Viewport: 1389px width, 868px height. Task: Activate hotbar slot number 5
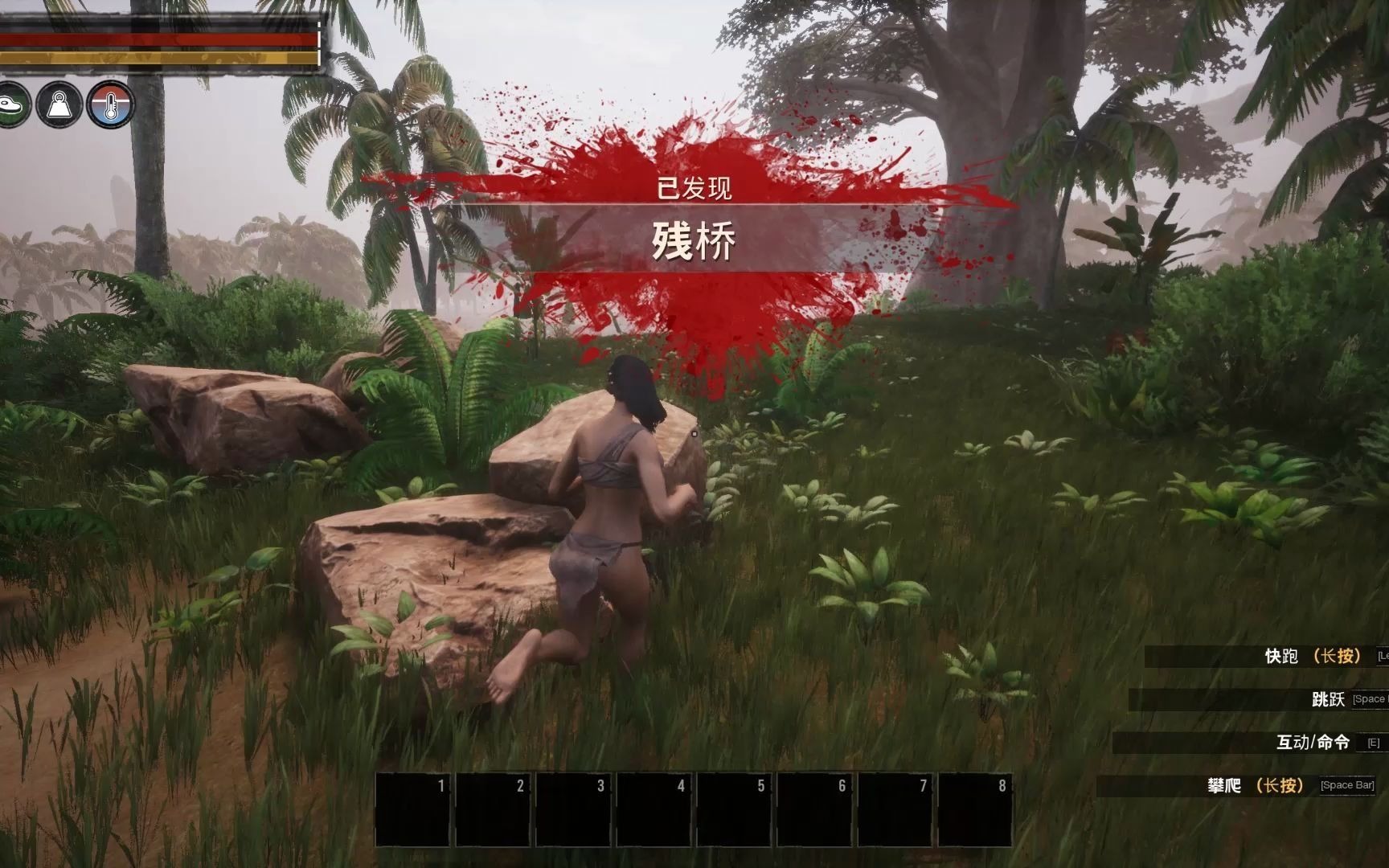734,809
